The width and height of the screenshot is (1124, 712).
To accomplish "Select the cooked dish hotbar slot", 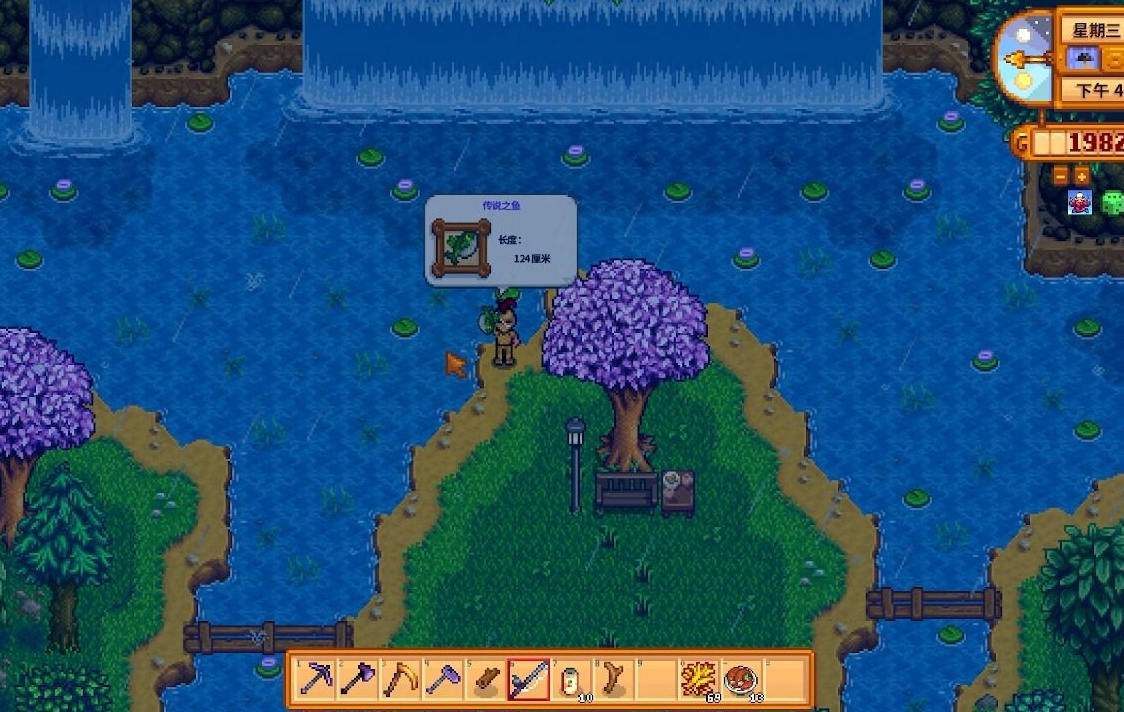I will point(740,679).
